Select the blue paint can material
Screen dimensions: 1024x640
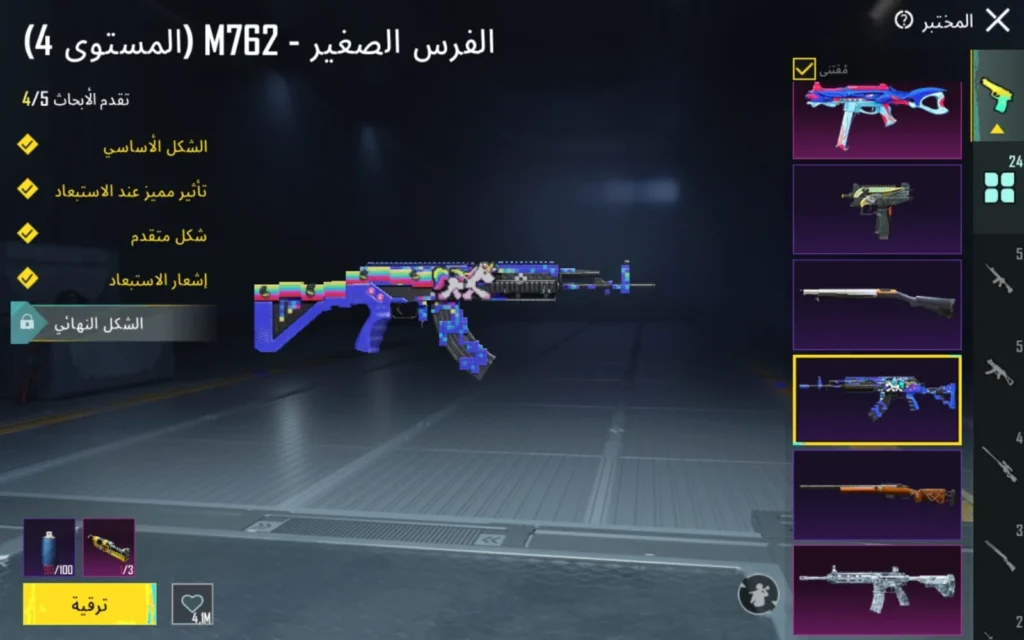click(x=49, y=547)
